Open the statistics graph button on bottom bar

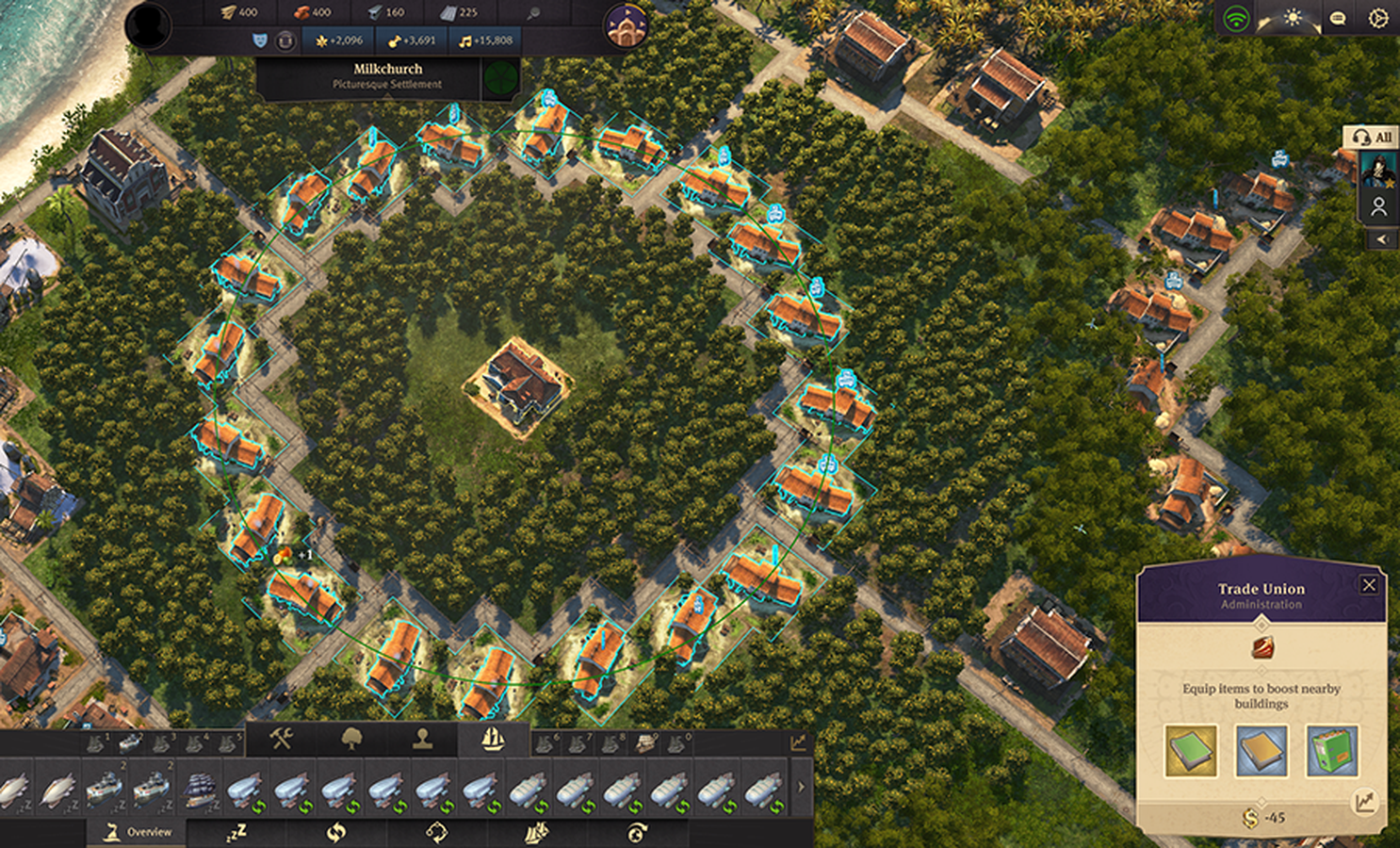pyautogui.click(x=798, y=742)
